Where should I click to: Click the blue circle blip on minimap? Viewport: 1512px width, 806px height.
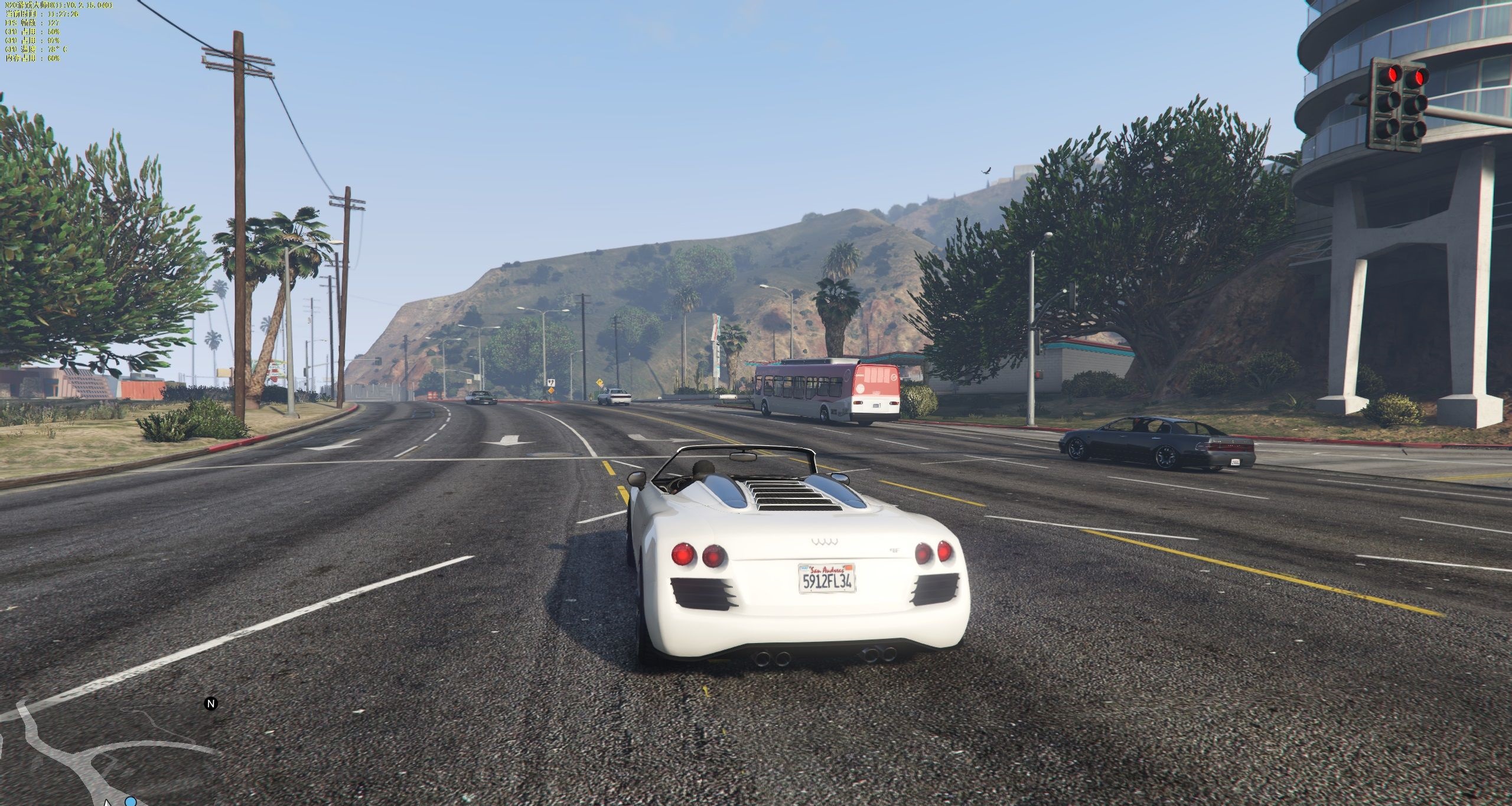(x=131, y=801)
